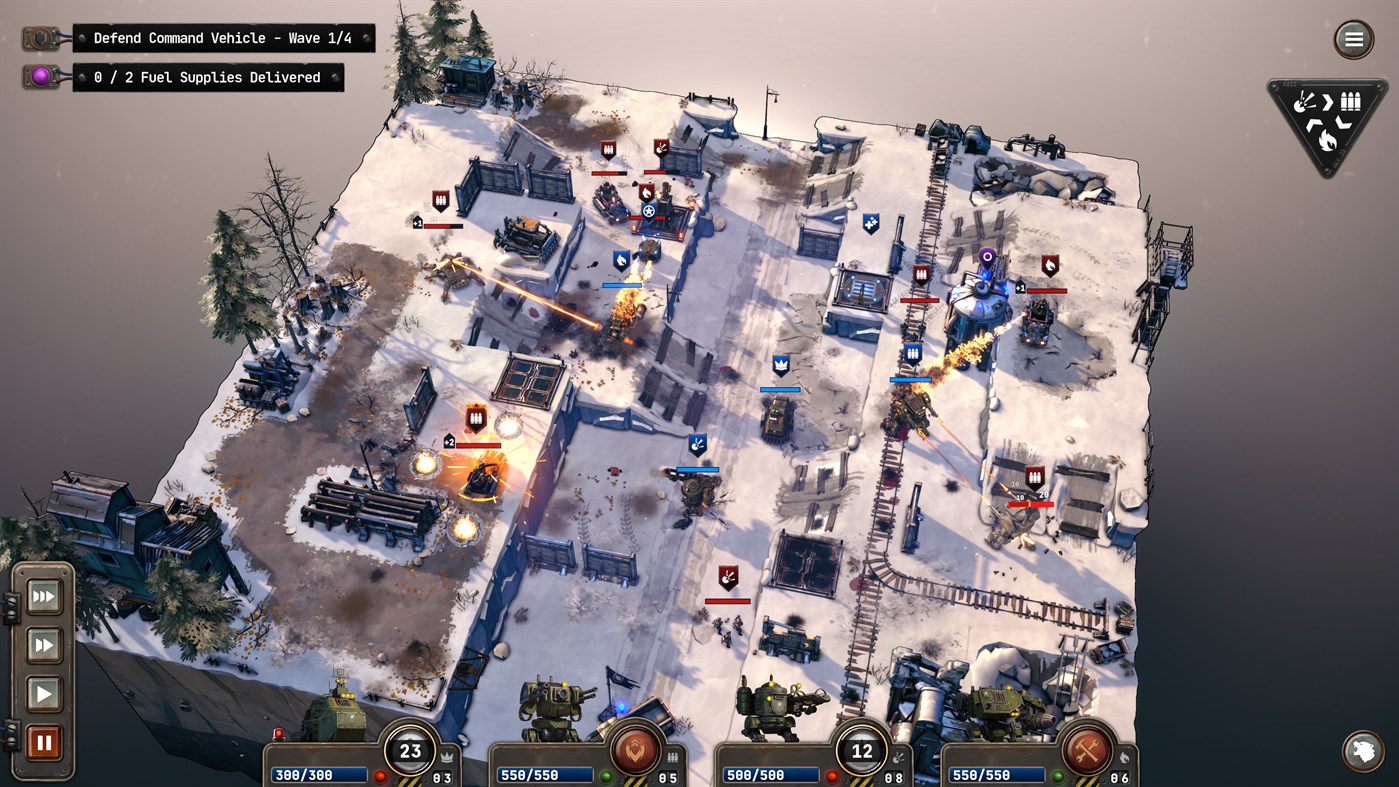
Task: Set triple fast-forward game speed
Action: (44, 597)
